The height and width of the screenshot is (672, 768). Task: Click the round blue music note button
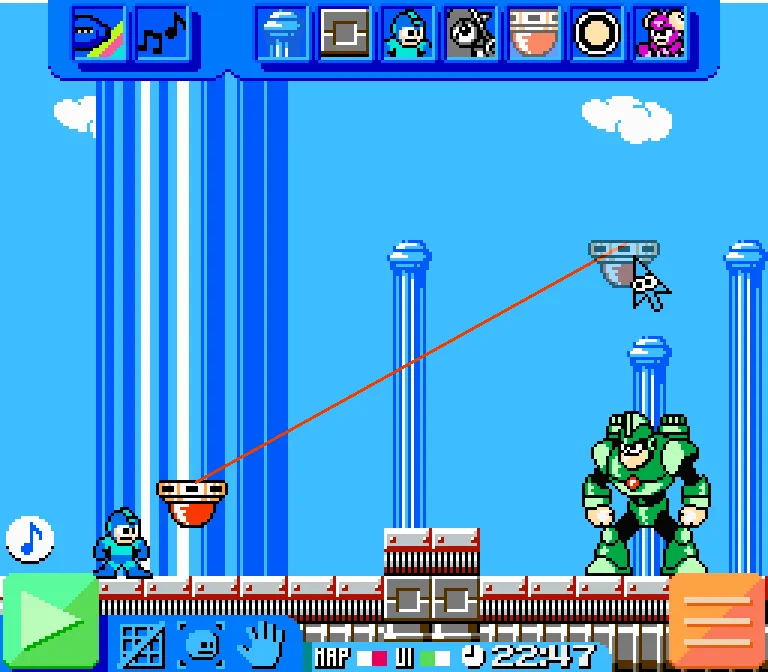(30, 539)
